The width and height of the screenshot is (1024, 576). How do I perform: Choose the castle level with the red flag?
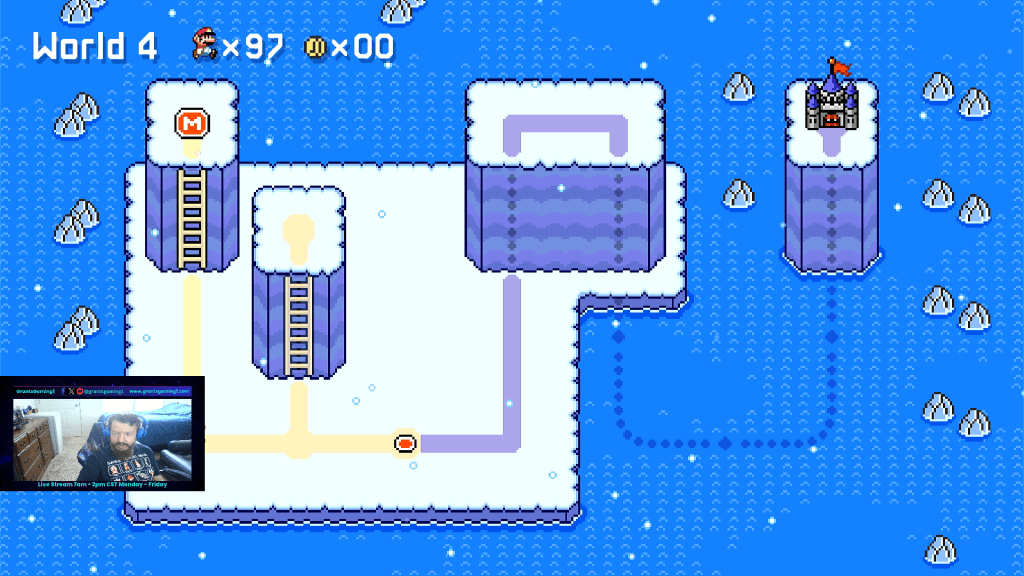(832, 100)
